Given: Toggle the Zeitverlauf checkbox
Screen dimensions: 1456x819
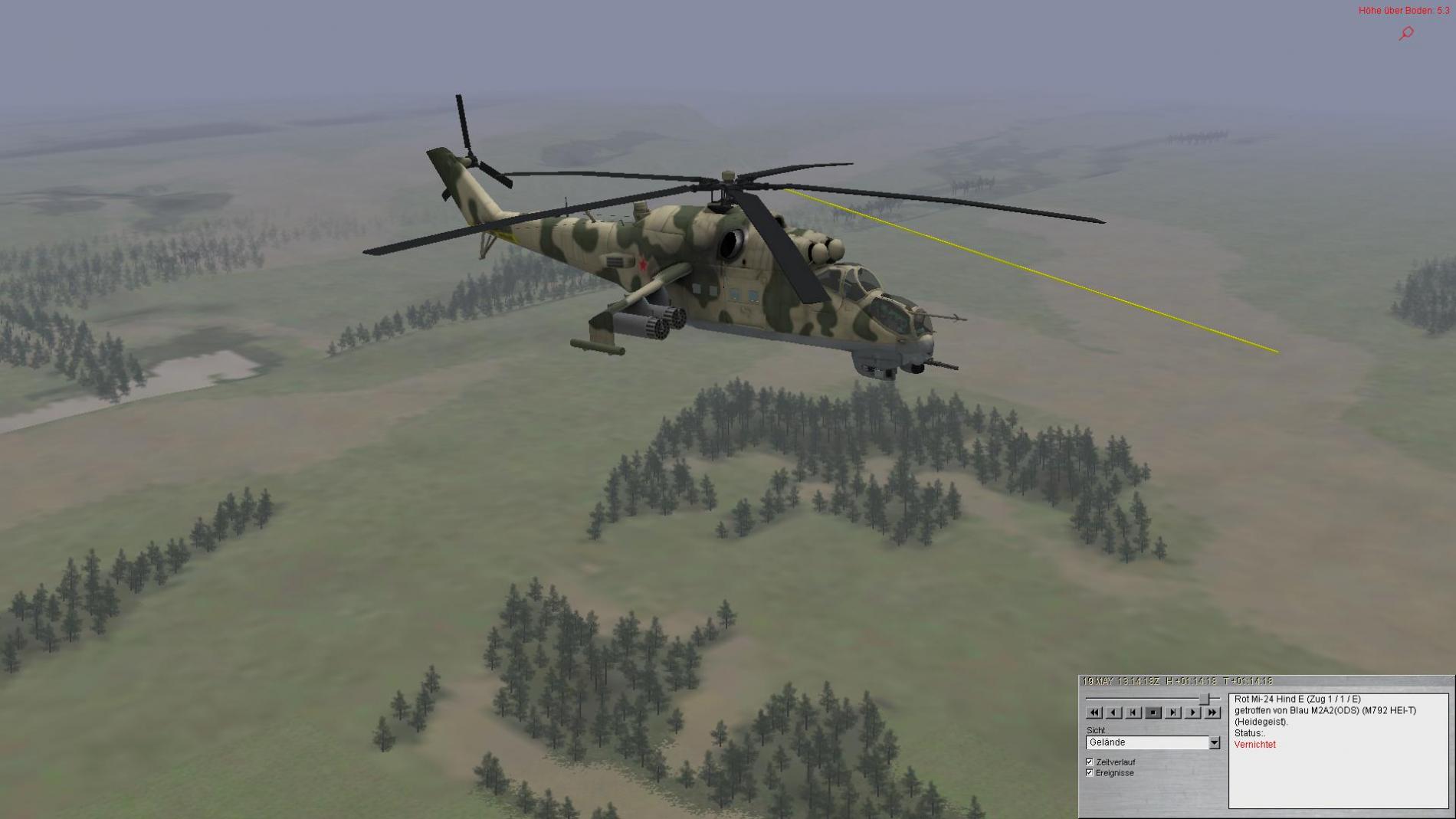Looking at the screenshot, I should 1090,762.
